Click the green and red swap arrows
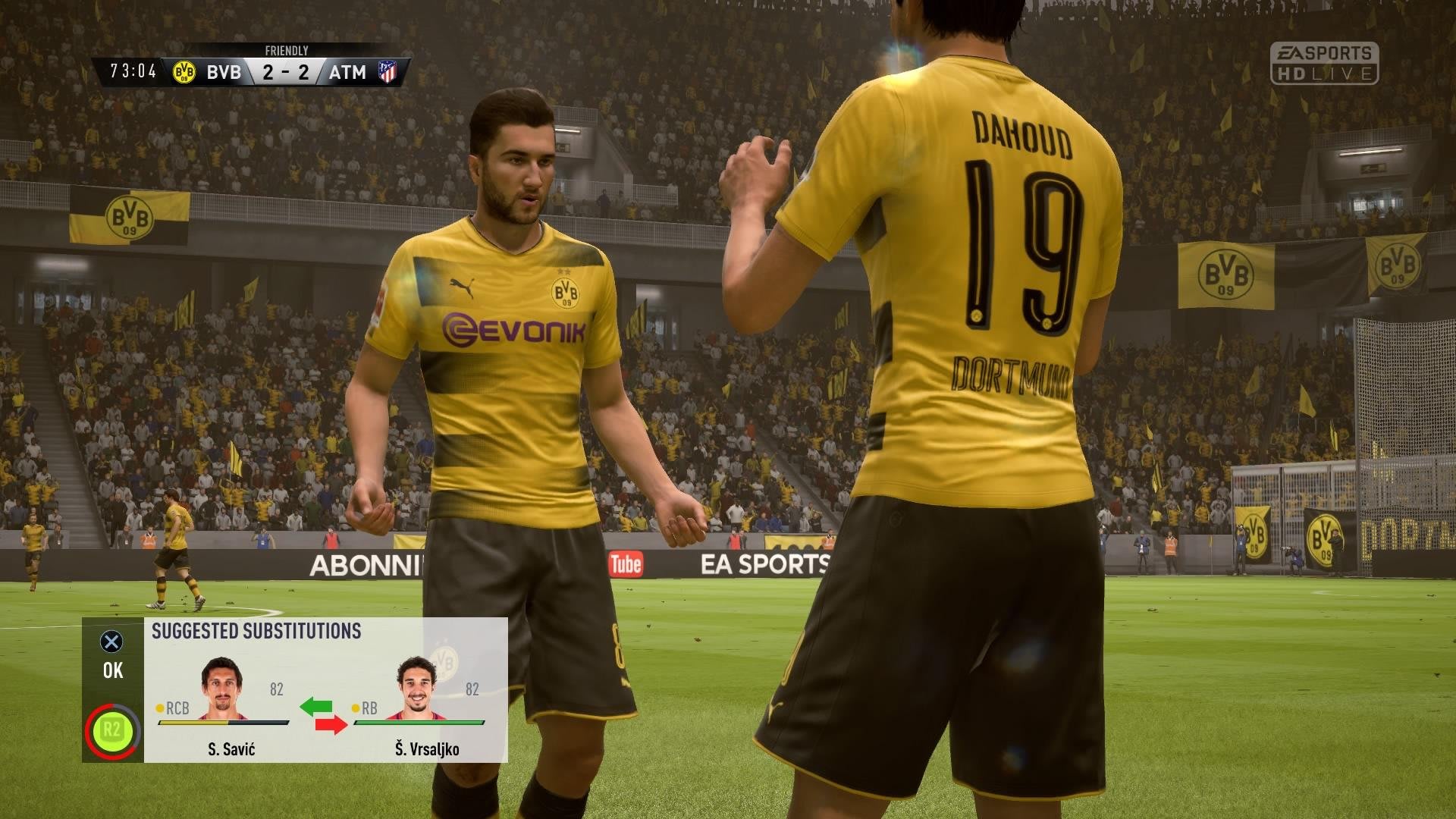 click(x=323, y=716)
